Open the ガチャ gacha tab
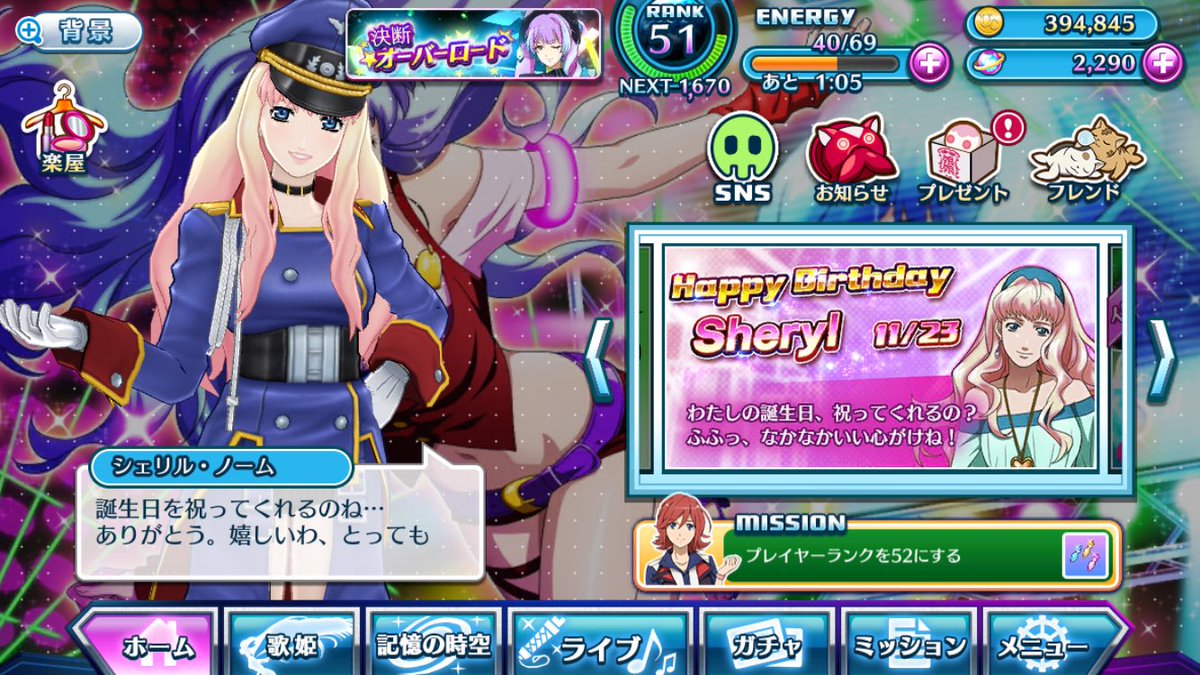 coord(766,645)
